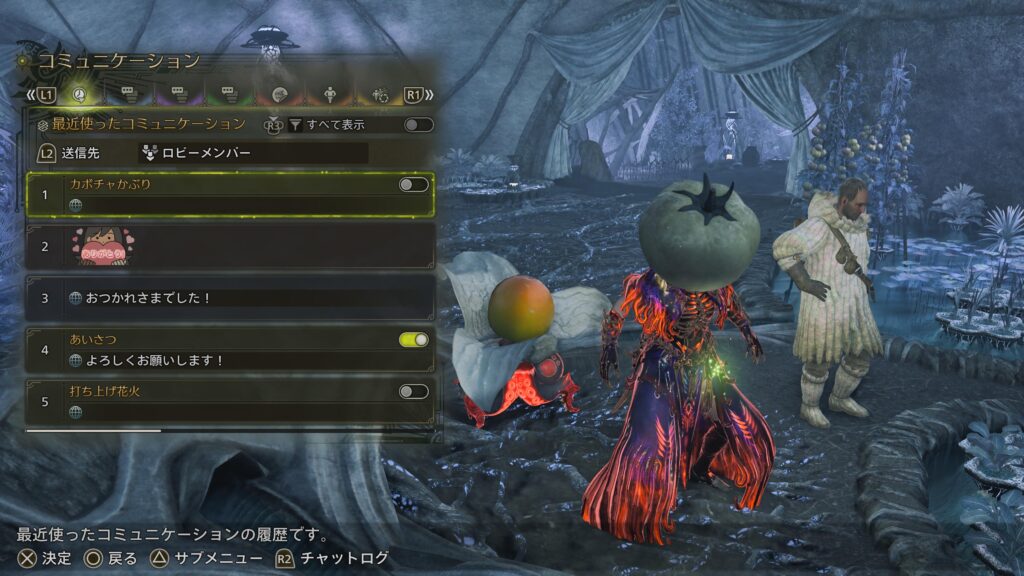Toggle the switch on カボチャかぶり row
The height and width of the screenshot is (576, 1024).
pyautogui.click(x=413, y=184)
